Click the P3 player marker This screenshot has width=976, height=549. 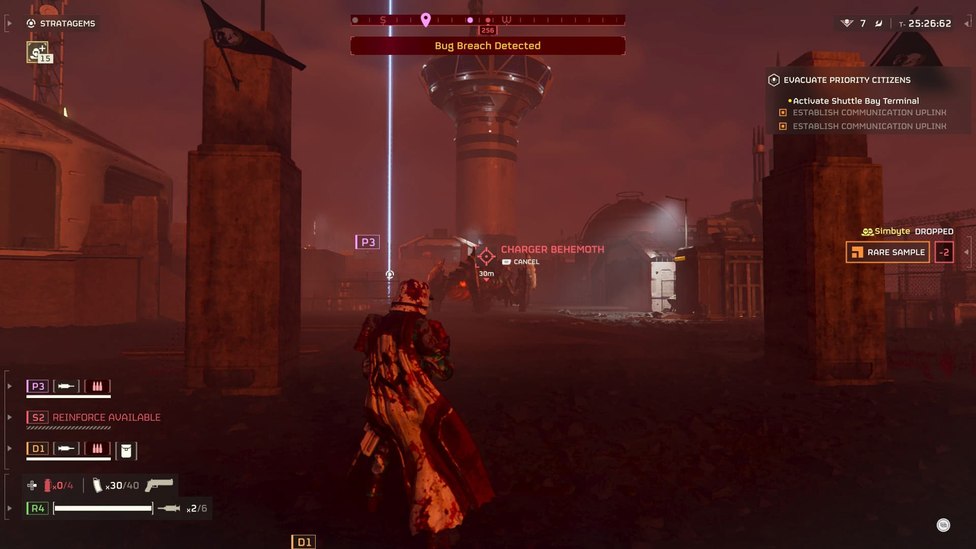367,242
